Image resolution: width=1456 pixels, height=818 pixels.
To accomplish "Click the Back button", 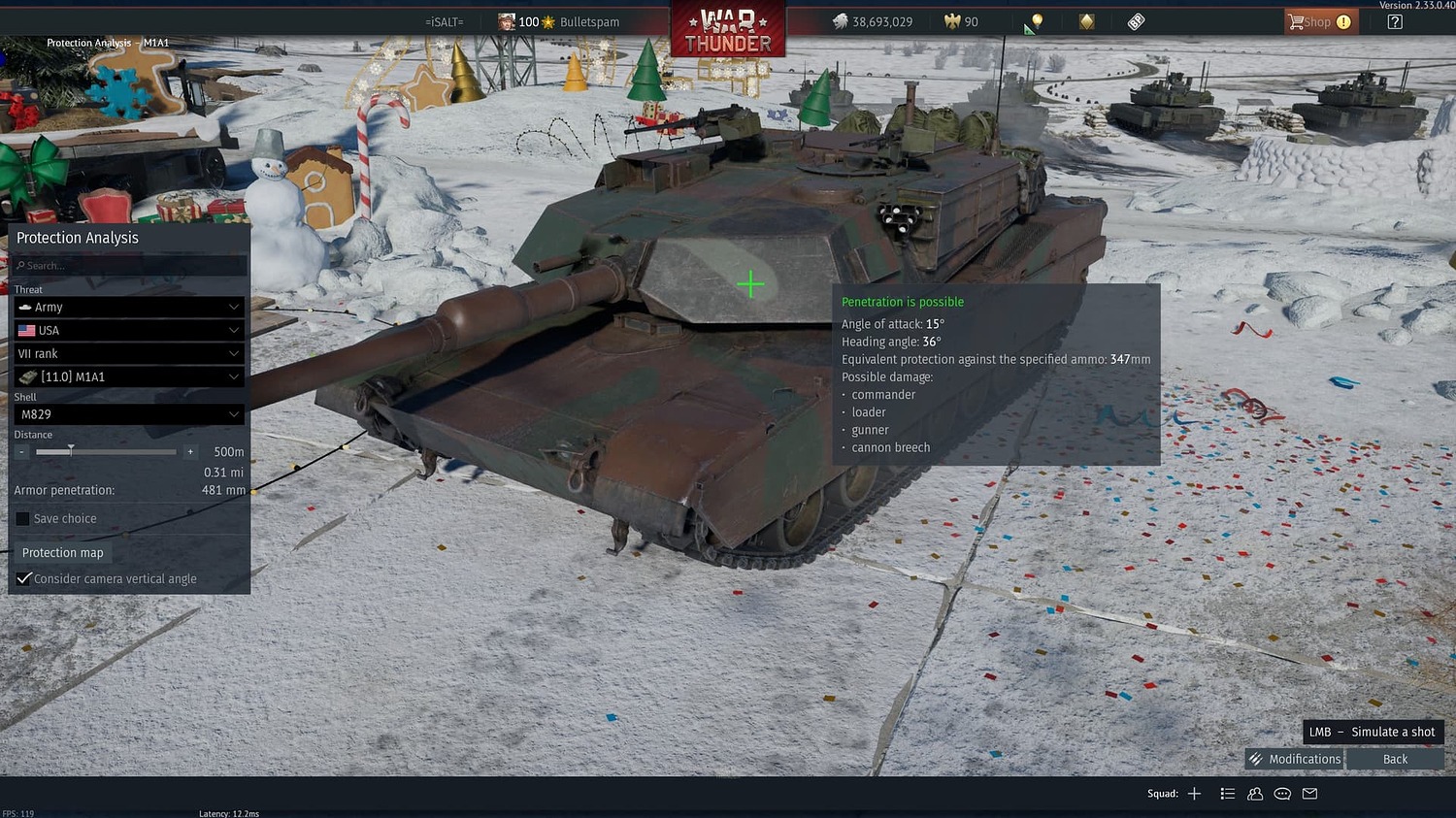I will (1395, 758).
